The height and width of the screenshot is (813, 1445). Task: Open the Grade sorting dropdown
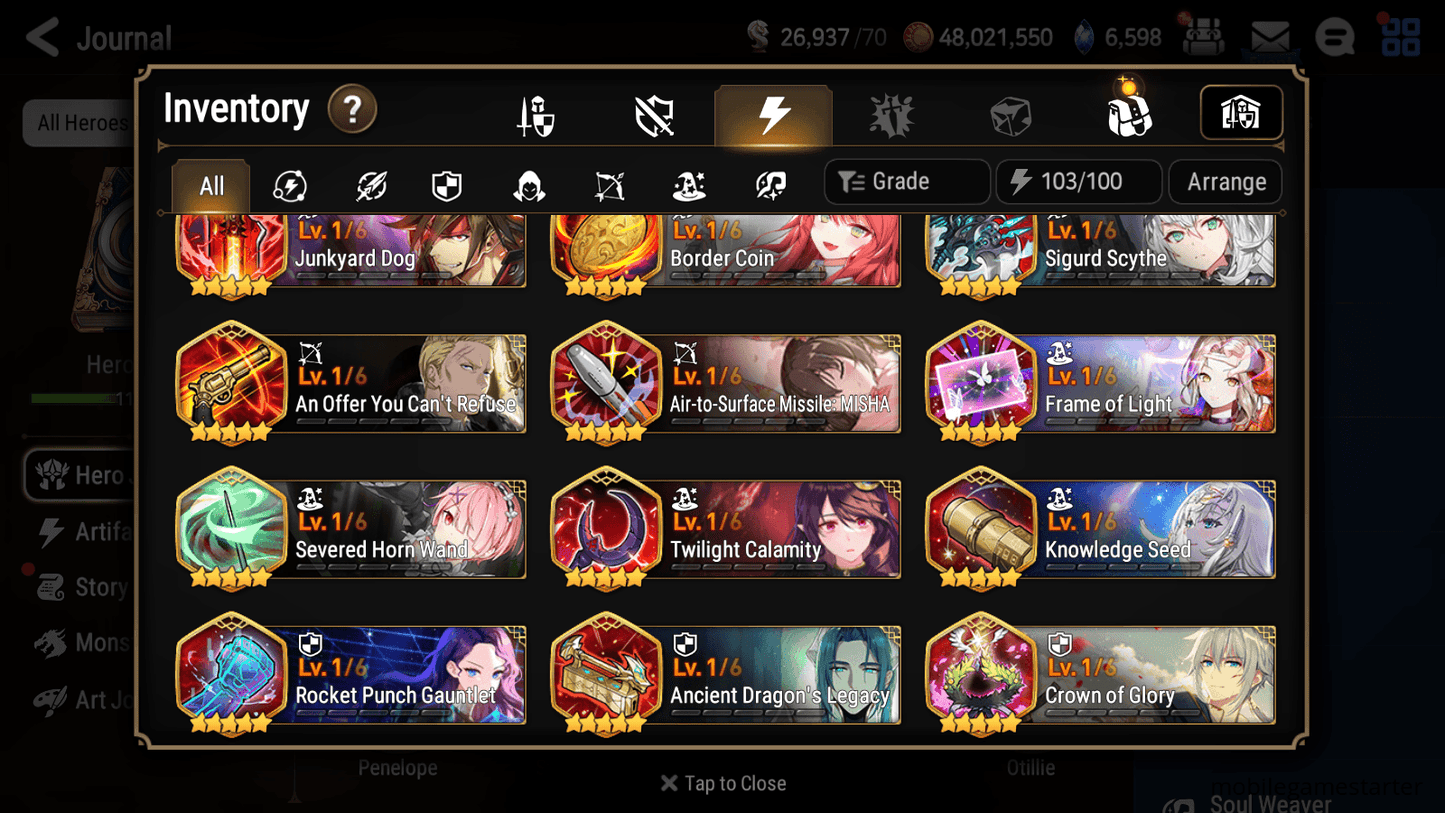pos(906,181)
